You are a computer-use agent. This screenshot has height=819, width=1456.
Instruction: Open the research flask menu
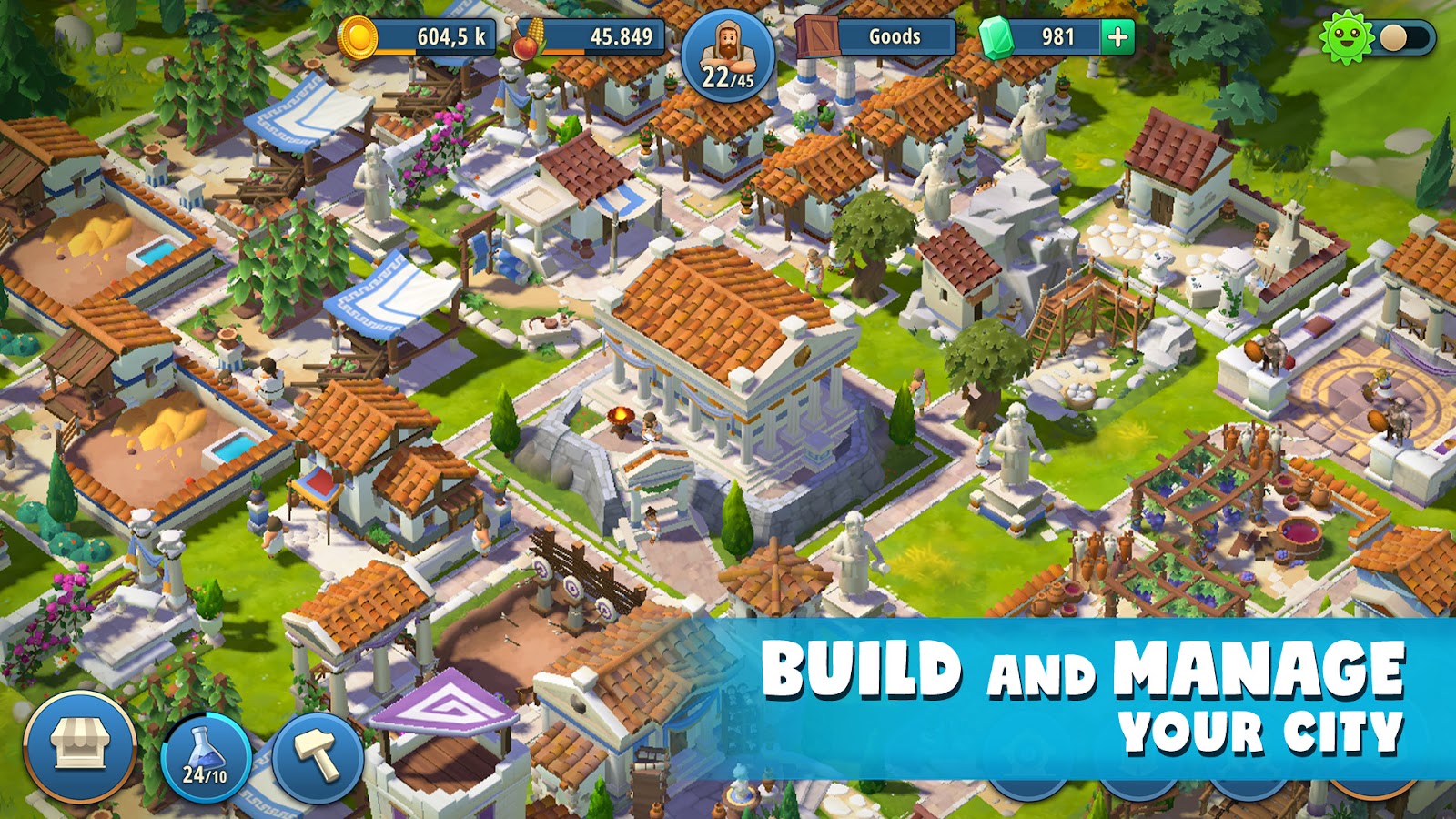206,758
